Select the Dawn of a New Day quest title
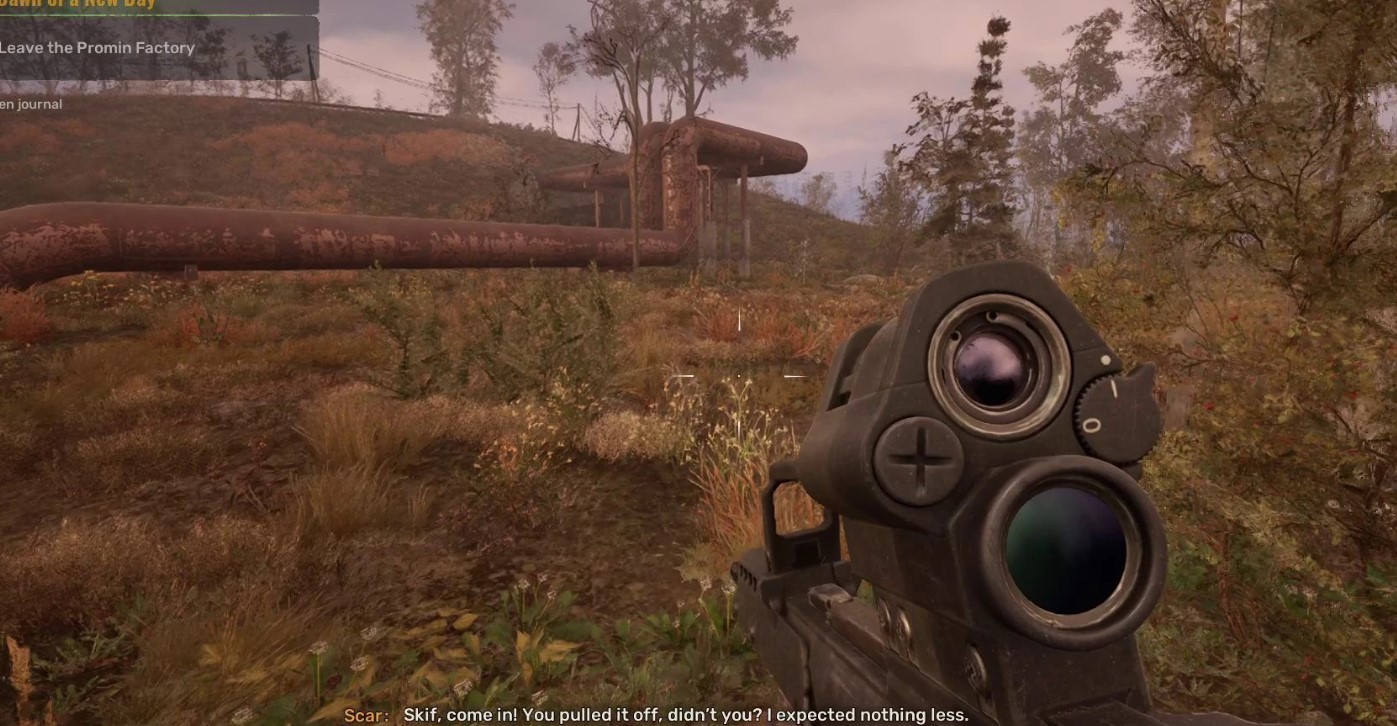The image size is (1397, 726). (x=75, y=5)
